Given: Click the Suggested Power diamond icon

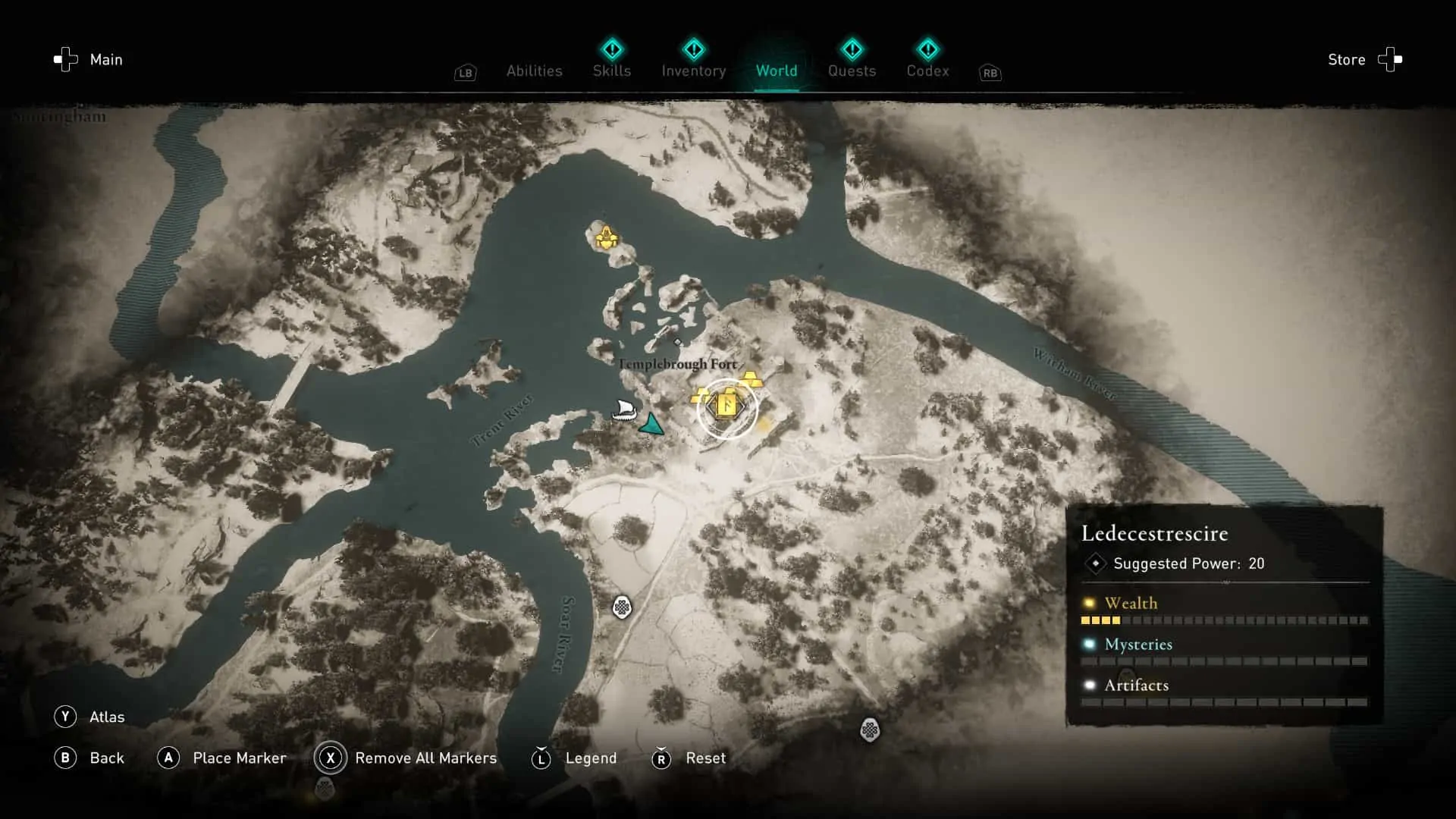Looking at the screenshot, I should click(1095, 563).
